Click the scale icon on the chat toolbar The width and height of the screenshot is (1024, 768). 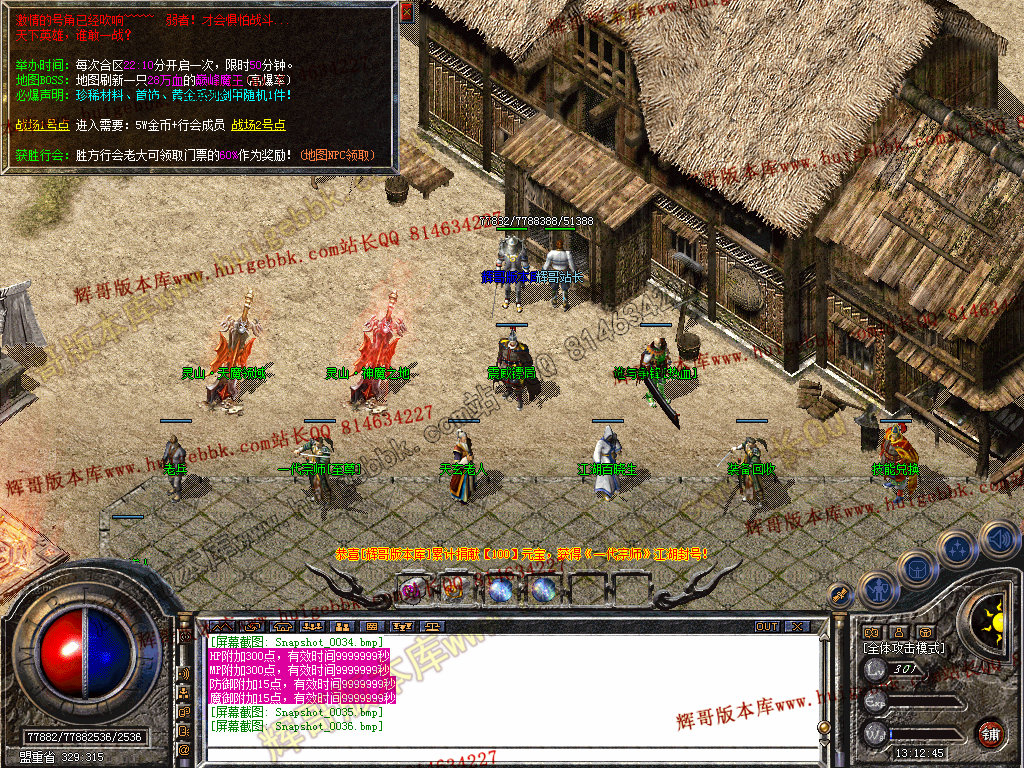433,627
